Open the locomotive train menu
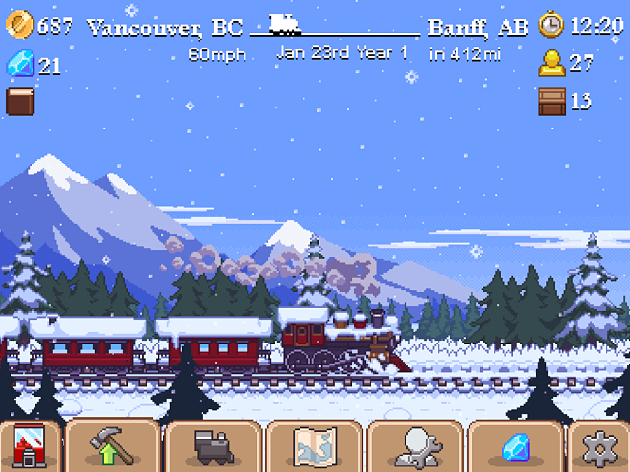This screenshot has height=472, width=630. [x=213, y=447]
